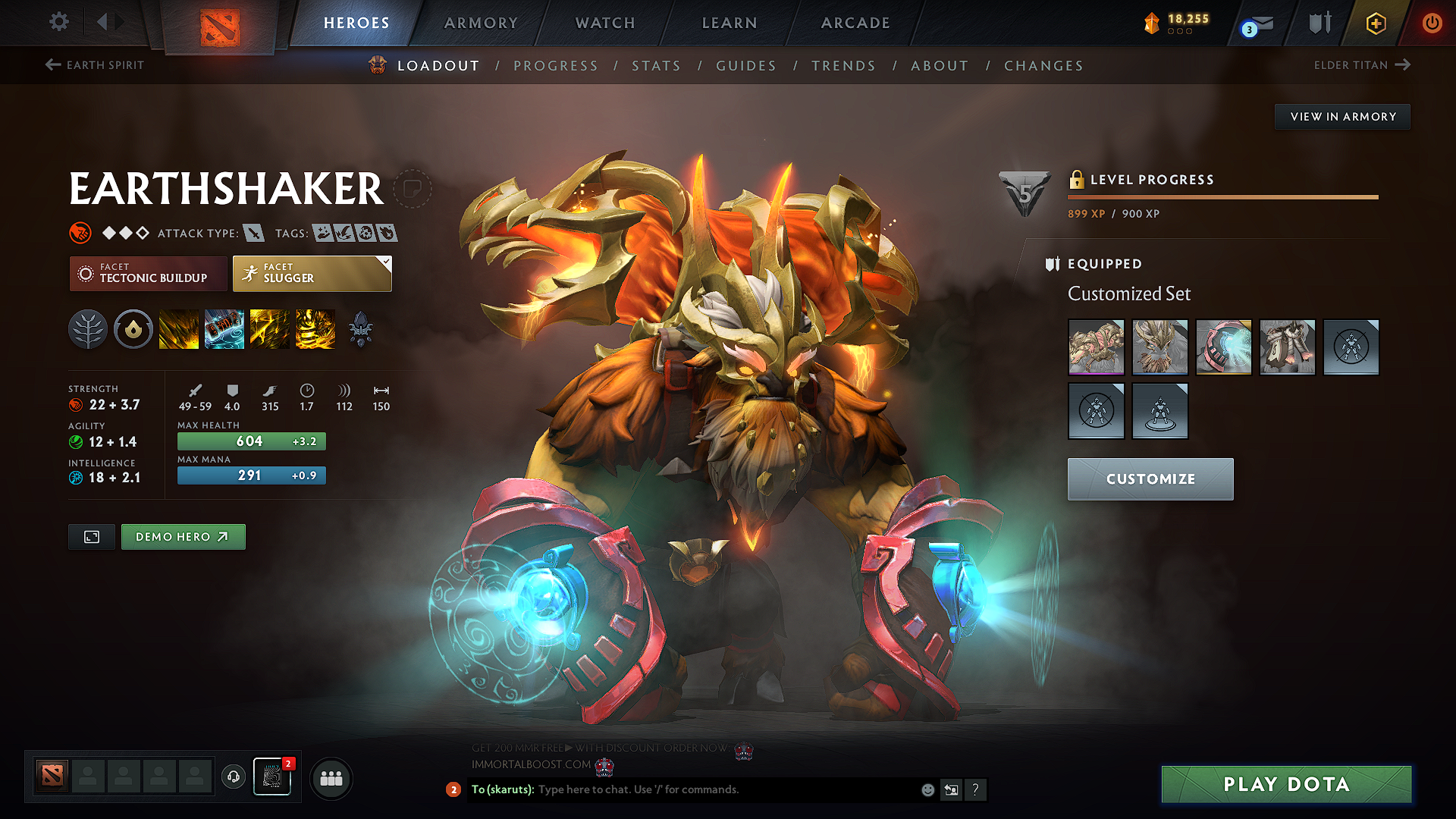This screenshot has width=1456, height=819.
Task: Click VIEW IN ARMORY
Action: pos(1342,116)
